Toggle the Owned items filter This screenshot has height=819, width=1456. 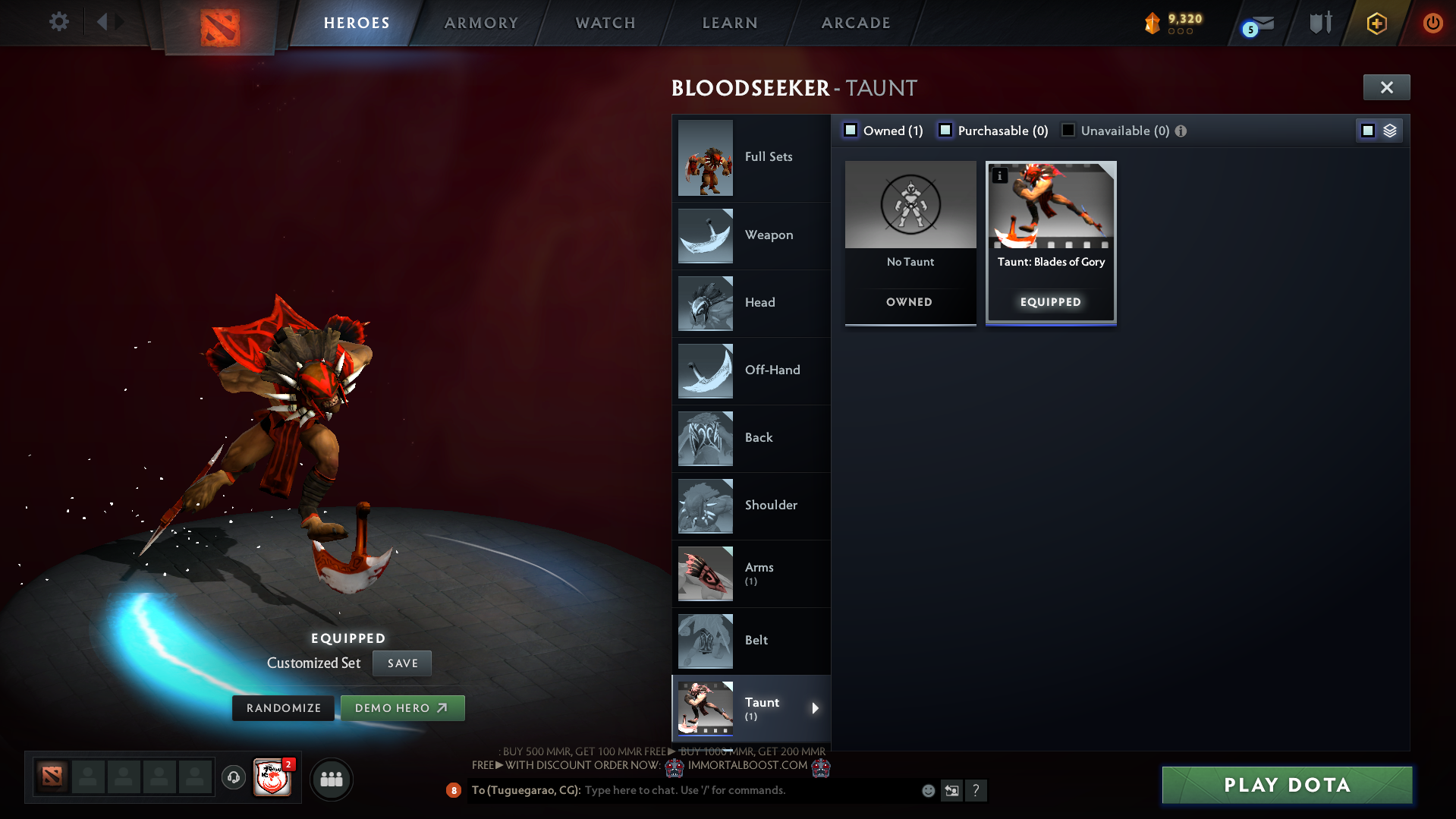[x=850, y=130]
